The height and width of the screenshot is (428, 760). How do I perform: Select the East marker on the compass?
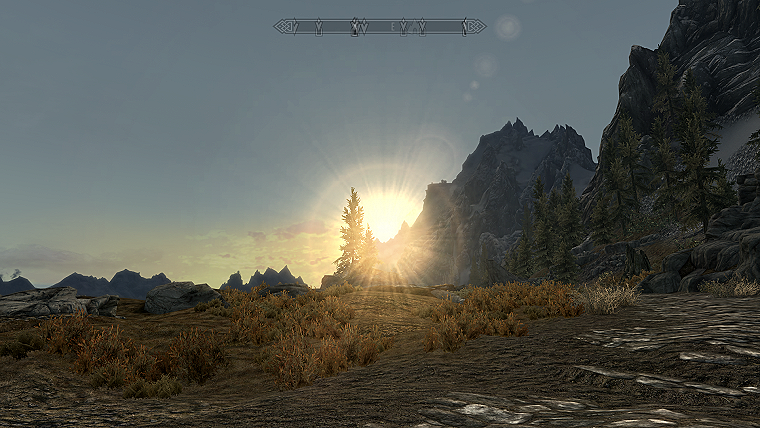[x=393, y=26]
